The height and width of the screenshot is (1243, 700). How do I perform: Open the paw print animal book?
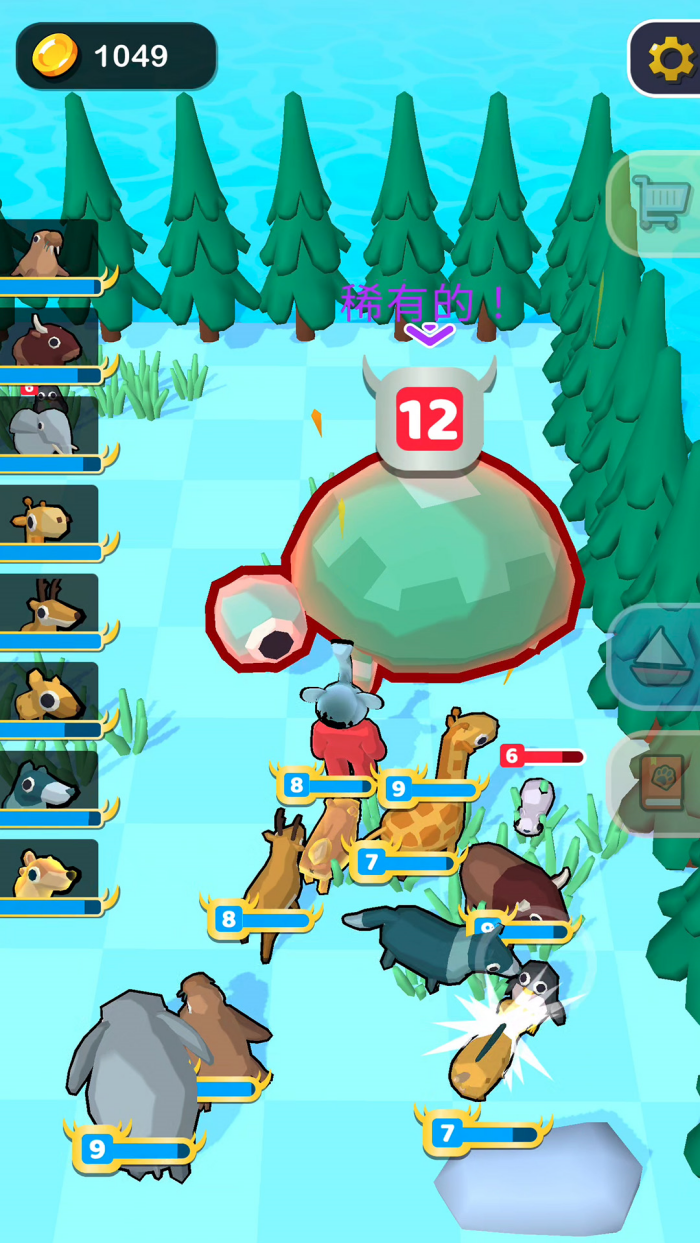(659, 783)
